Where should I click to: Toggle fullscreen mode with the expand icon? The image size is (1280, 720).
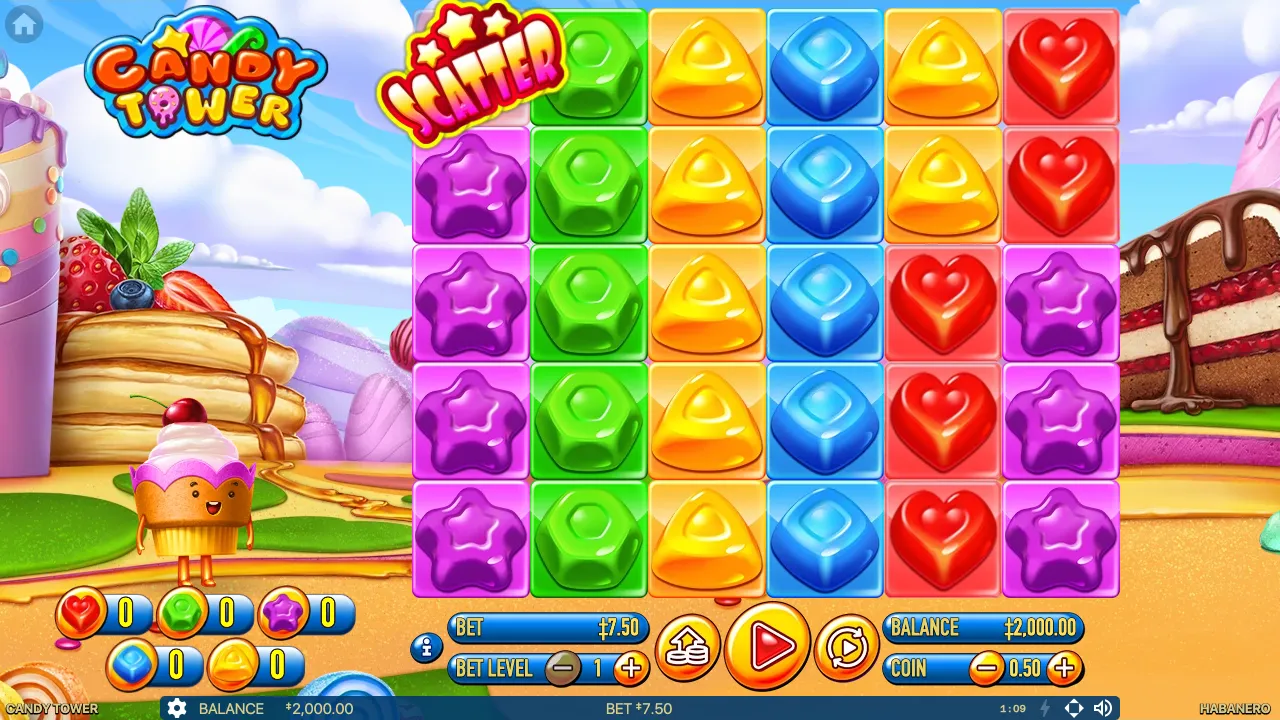coord(1074,708)
